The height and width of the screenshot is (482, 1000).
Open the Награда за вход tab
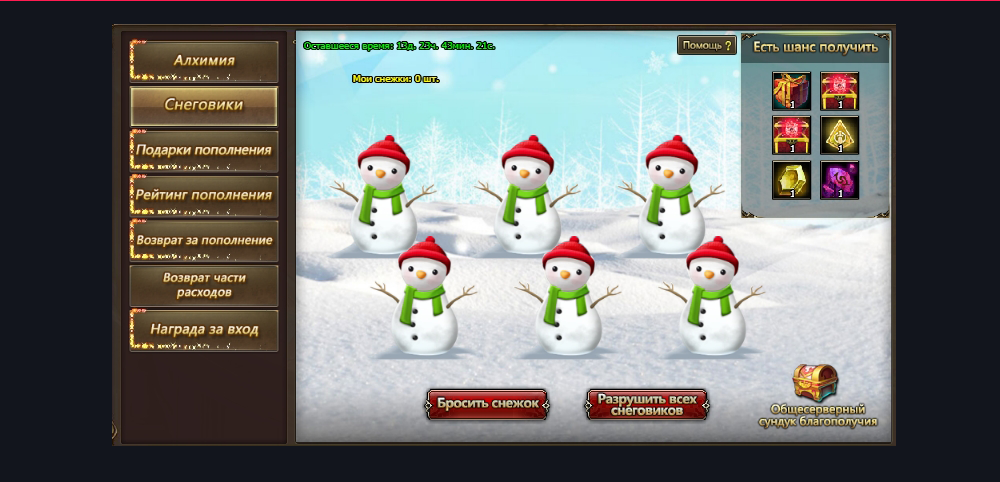click(204, 329)
